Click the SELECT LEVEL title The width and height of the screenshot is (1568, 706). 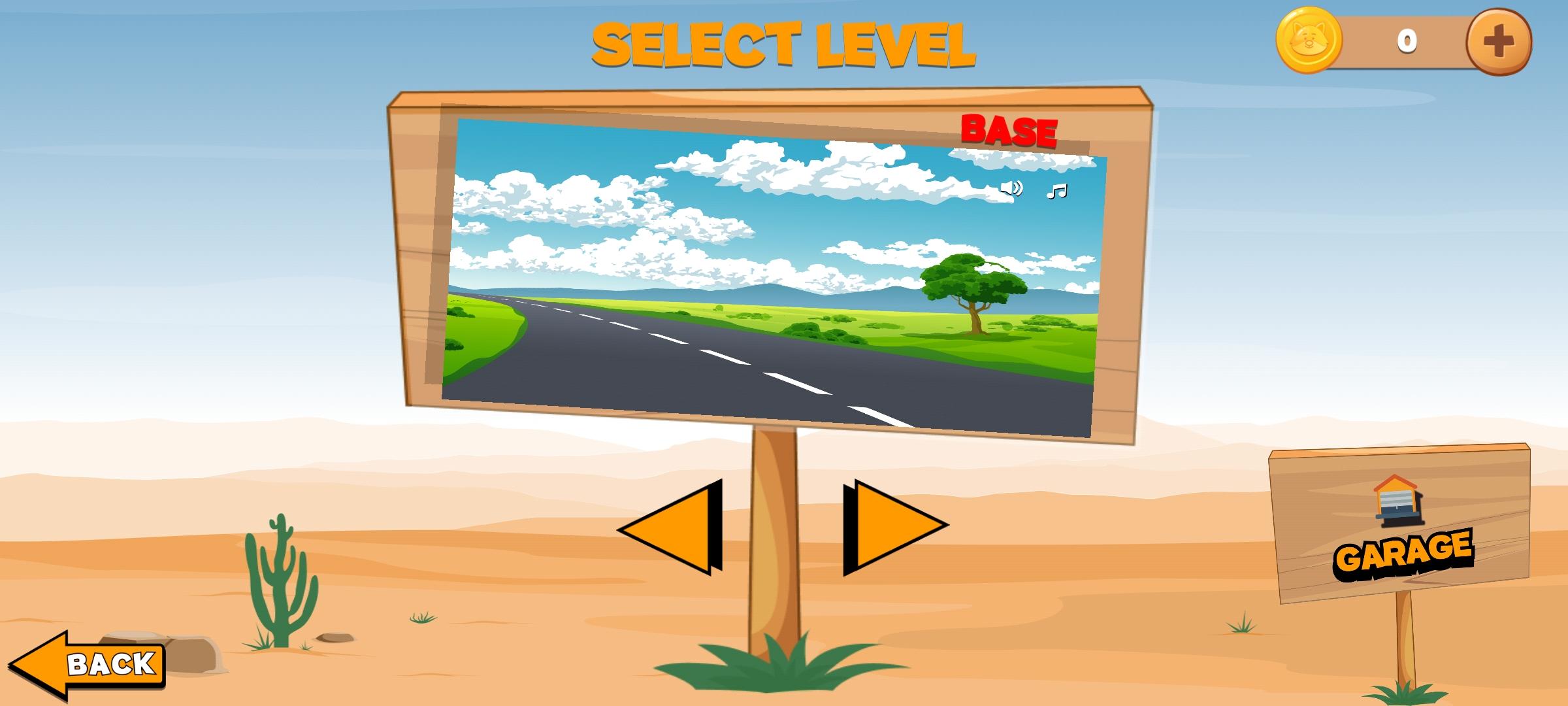pos(783,42)
